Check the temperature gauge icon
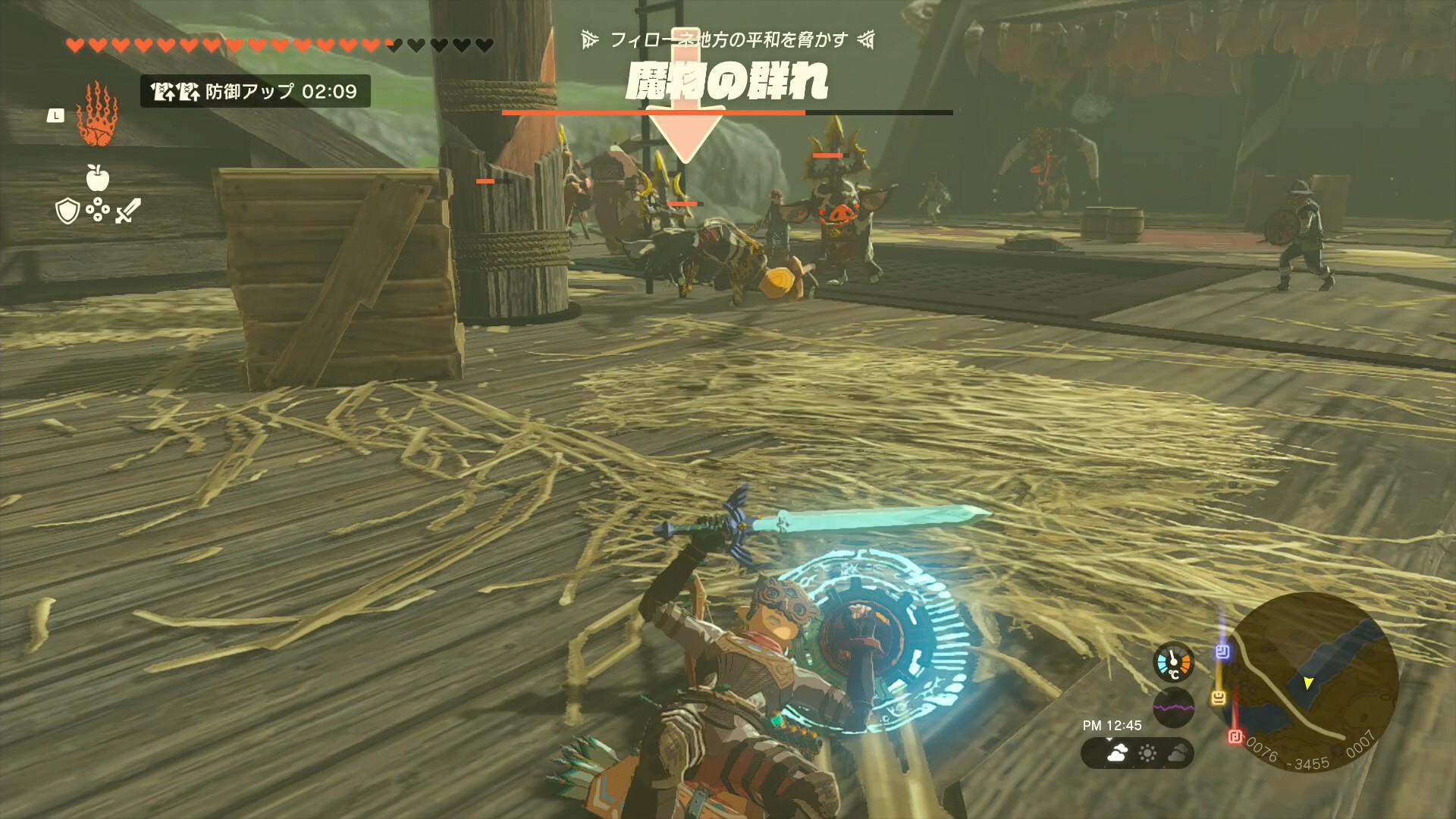Viewport: 1456px width, 819px height. (1173, 662)
